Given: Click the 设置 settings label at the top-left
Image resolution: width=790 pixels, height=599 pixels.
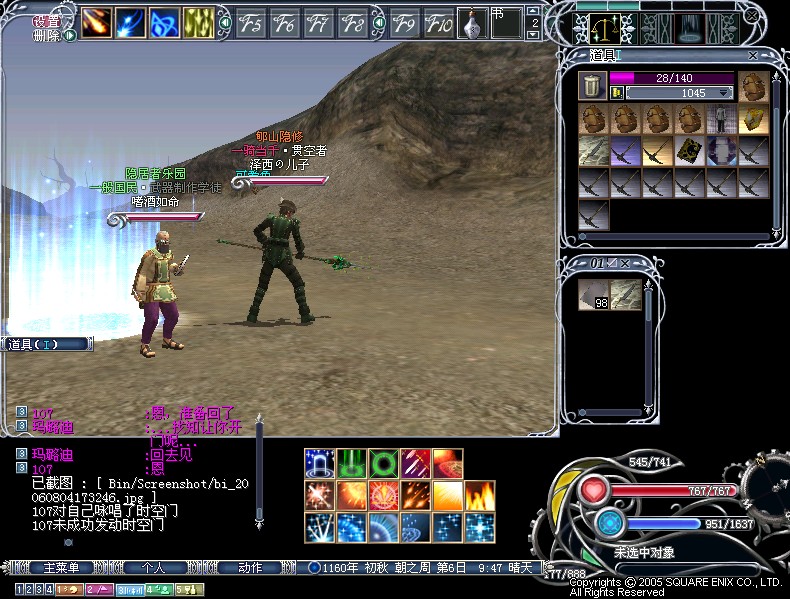Looking at the screenshot, I should [x=45, y=21].
